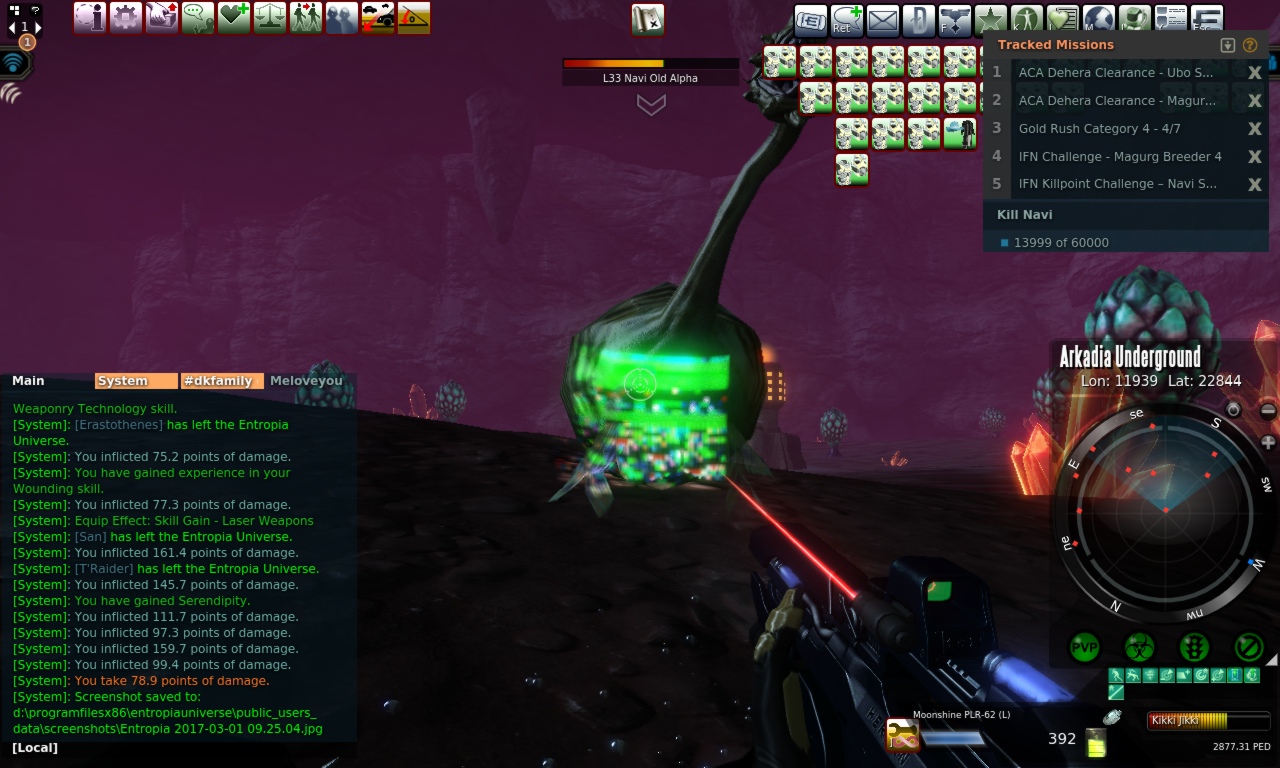Open the Tracked Missions help icon

click(x=1249, y=45)
